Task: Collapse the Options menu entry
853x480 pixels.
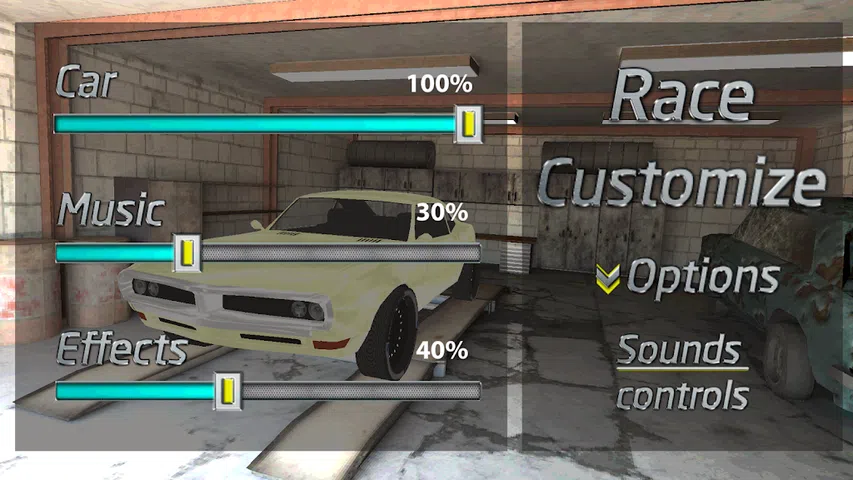Action: [x=689, y=277]
